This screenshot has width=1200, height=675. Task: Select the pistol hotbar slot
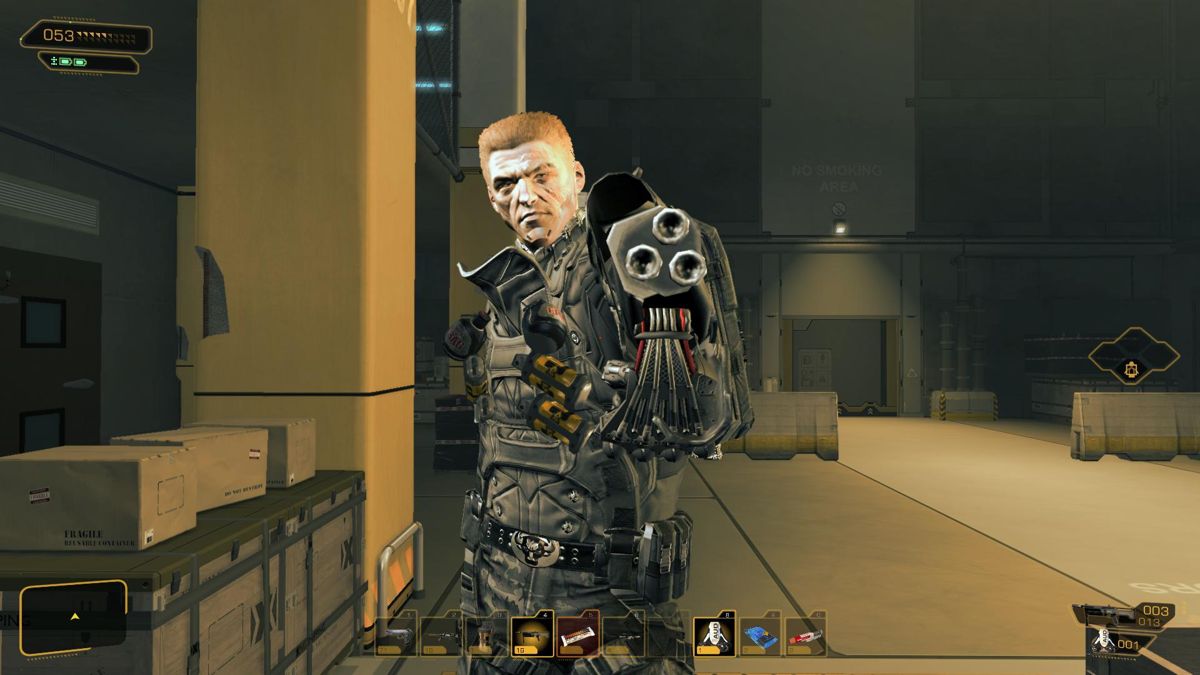click(396, 636)
